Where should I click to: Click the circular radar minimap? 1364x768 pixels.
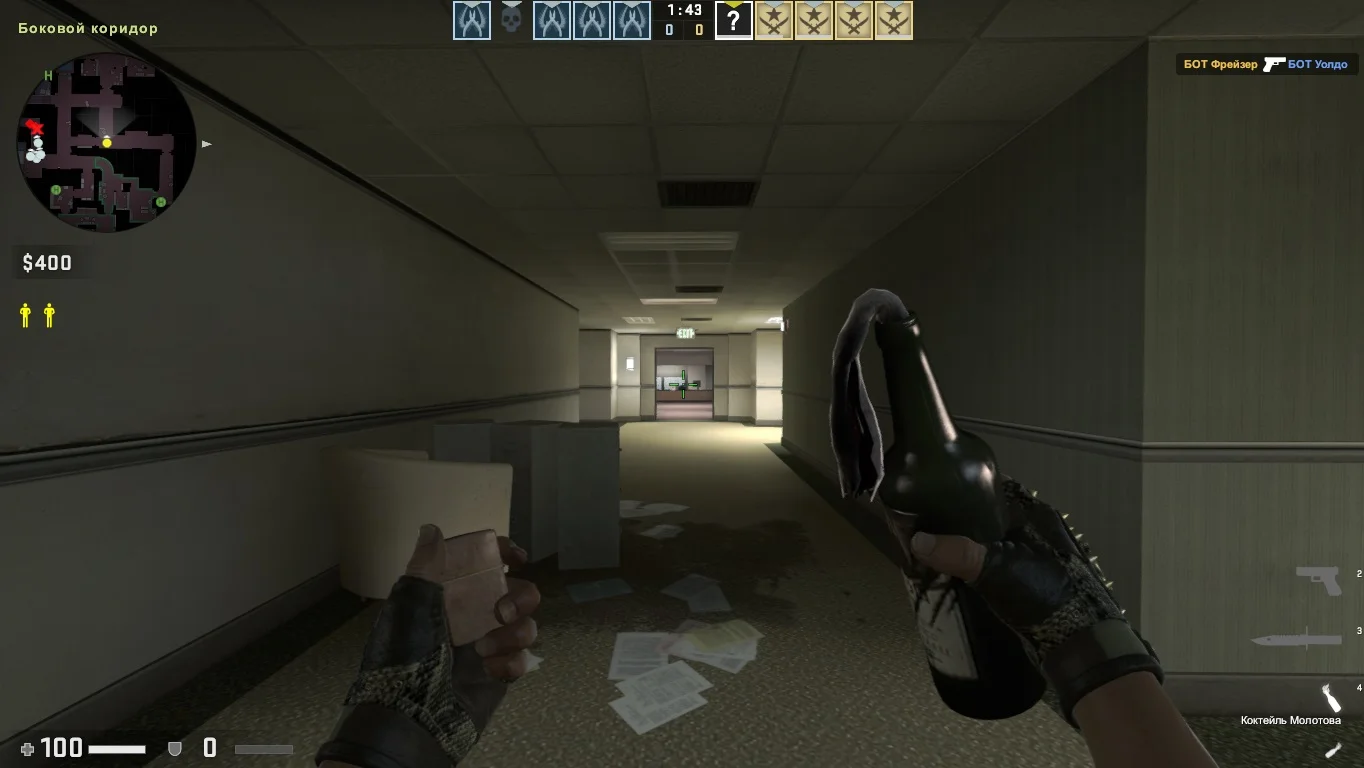(107, 143)
